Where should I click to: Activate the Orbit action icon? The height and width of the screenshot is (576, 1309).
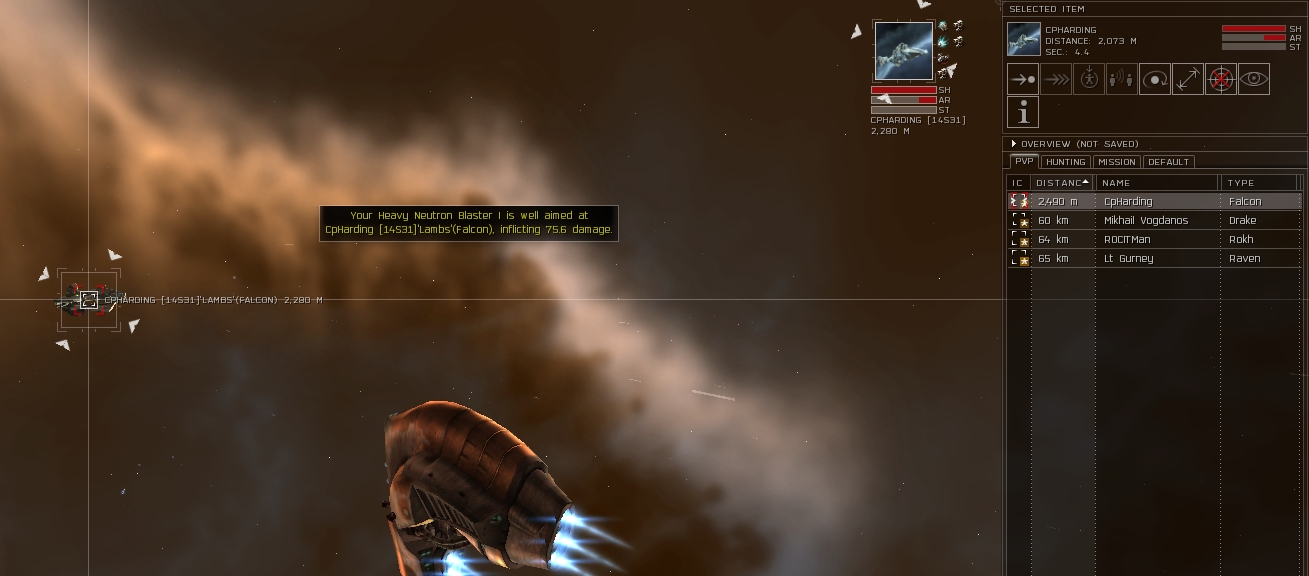coord(1155,79)
